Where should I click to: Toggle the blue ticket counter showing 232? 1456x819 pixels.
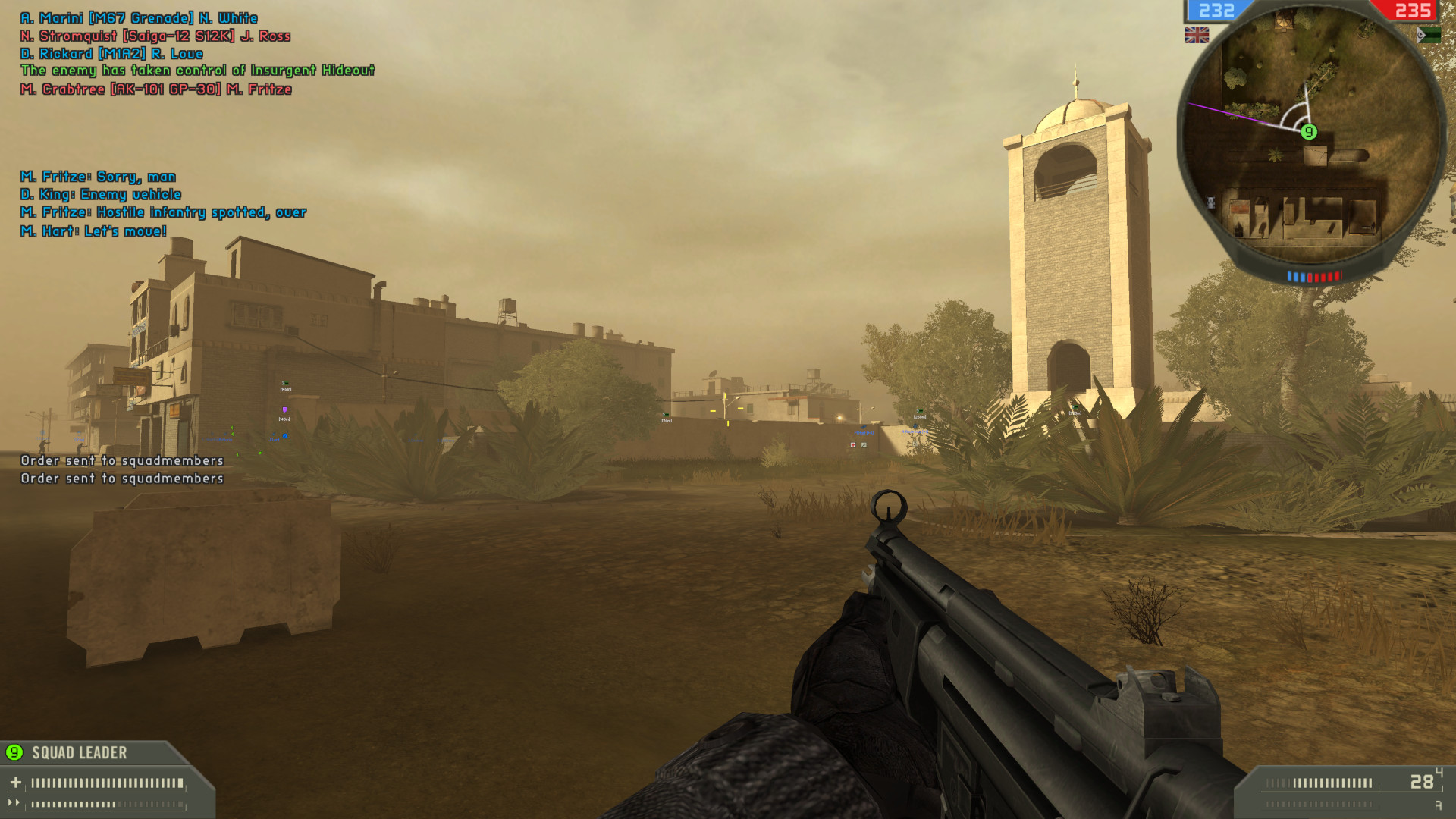[1216, 11]
